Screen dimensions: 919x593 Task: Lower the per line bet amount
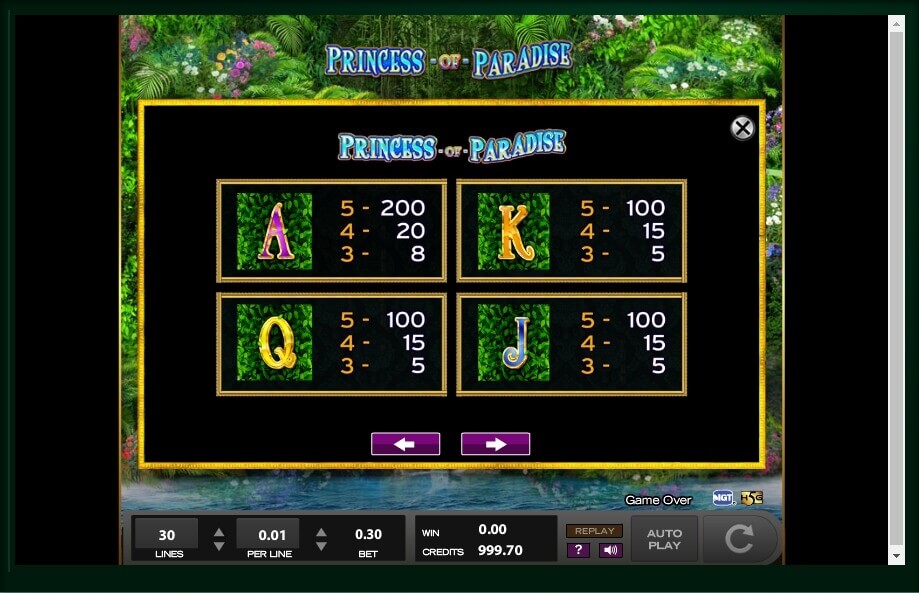321,547
